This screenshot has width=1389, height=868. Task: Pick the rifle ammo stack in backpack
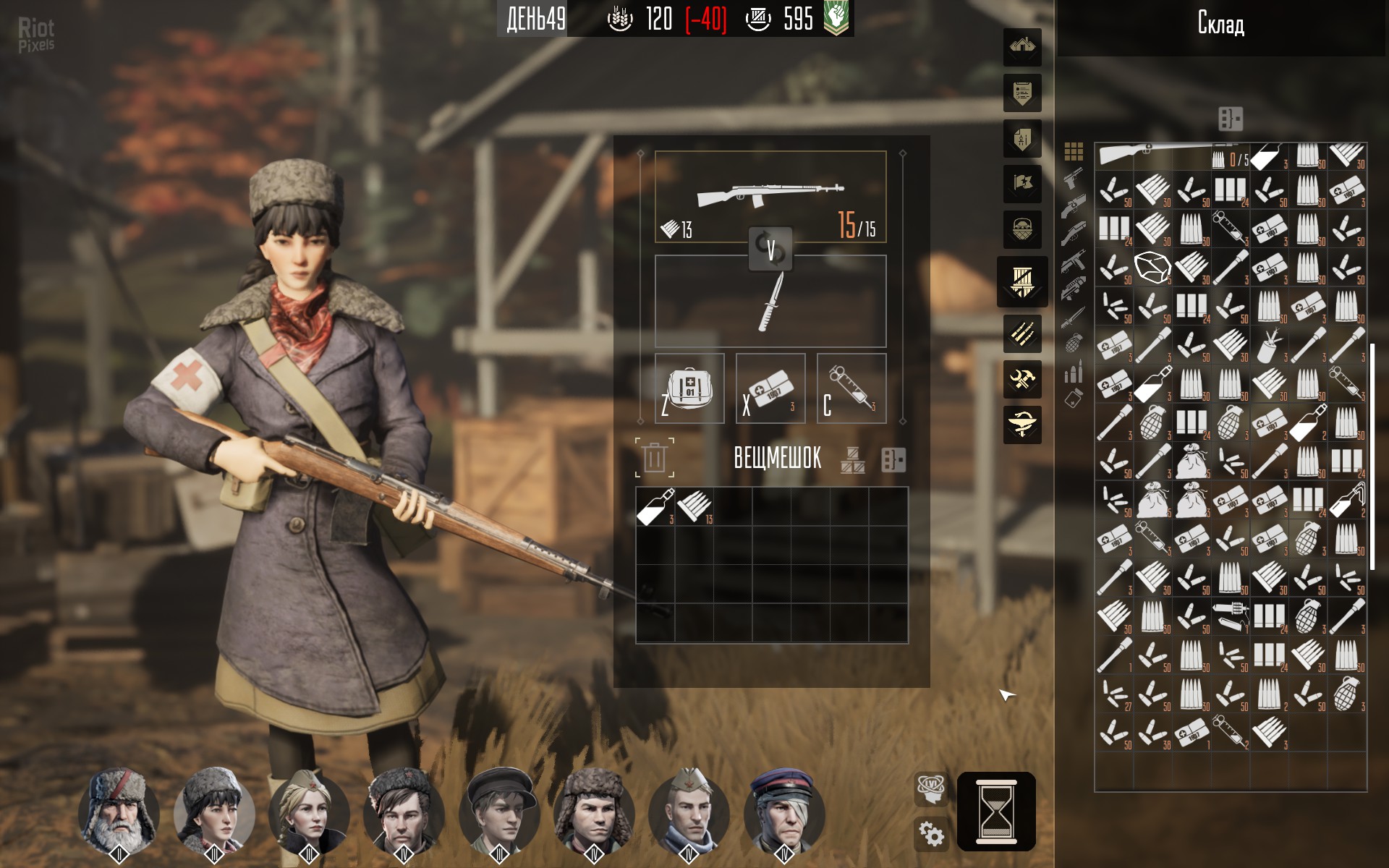click(x=694, y=506)
